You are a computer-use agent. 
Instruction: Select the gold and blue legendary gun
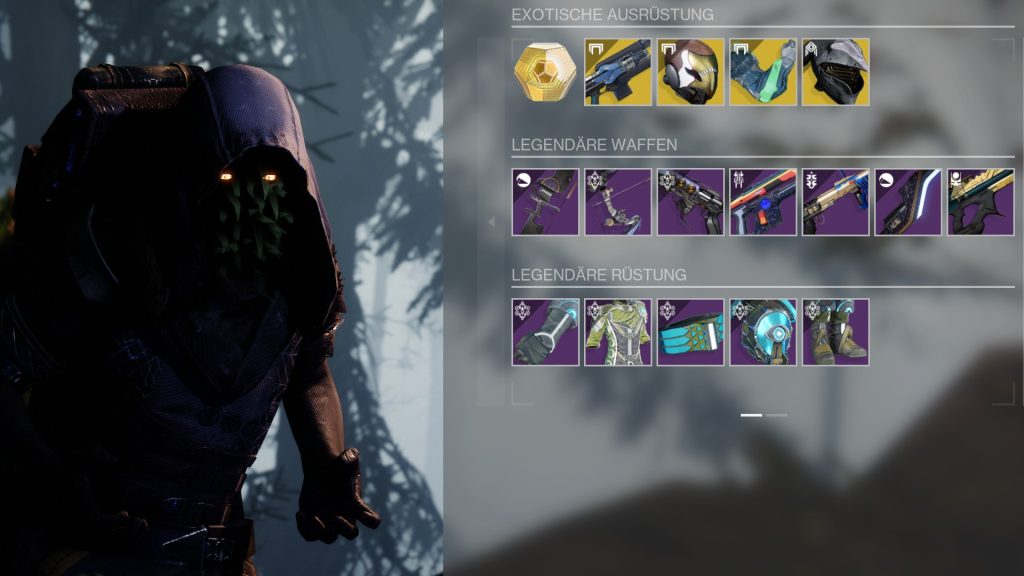point(836,202)
